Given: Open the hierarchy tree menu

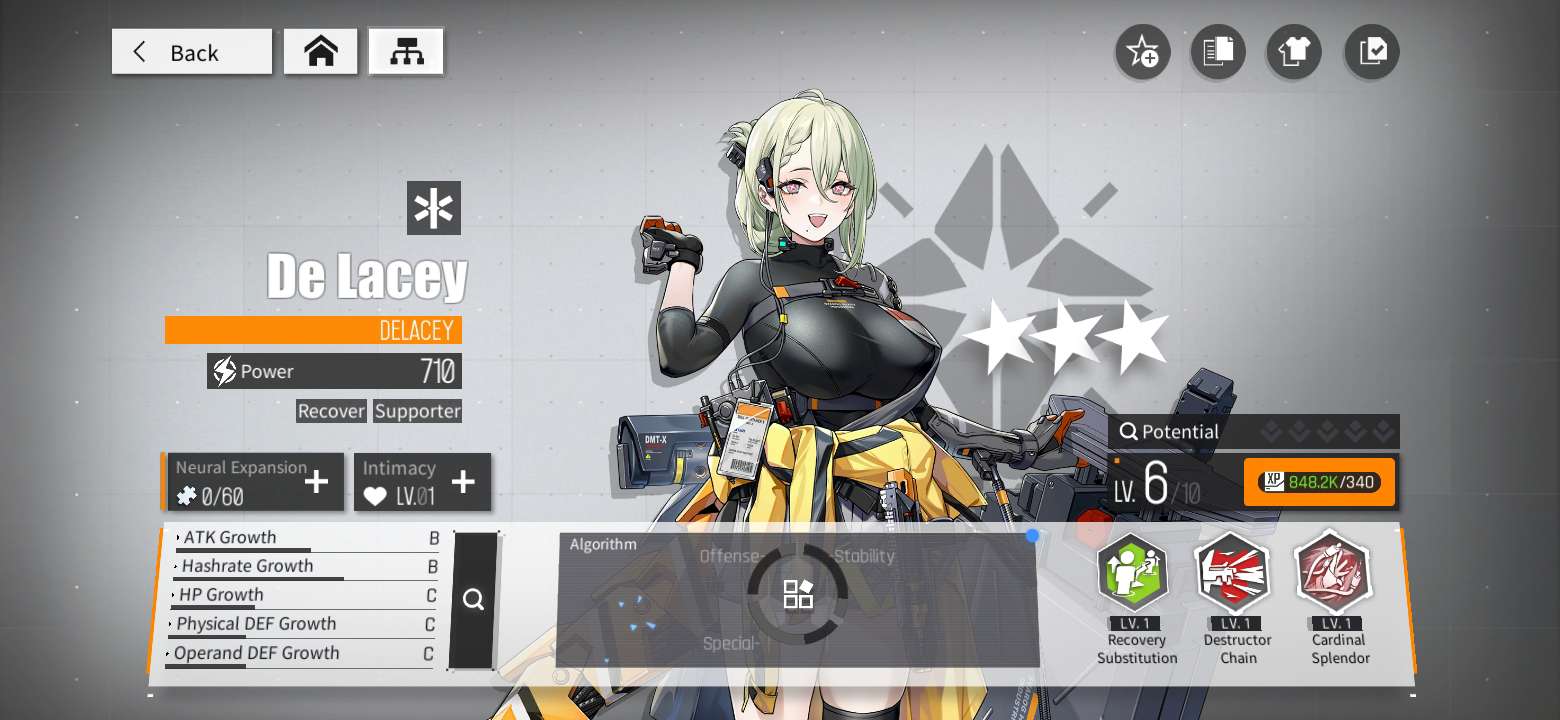Looking at the screenshot, I should (406, 52).
